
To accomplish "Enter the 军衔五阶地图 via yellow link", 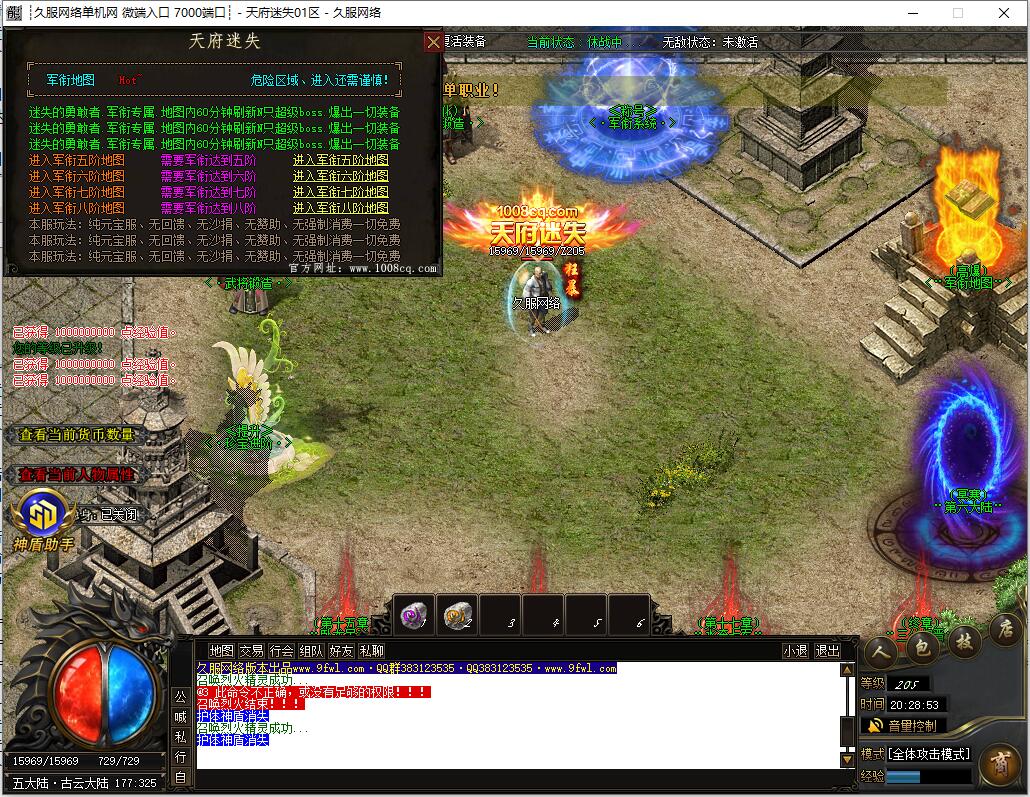I will click(x=340, y=160).
